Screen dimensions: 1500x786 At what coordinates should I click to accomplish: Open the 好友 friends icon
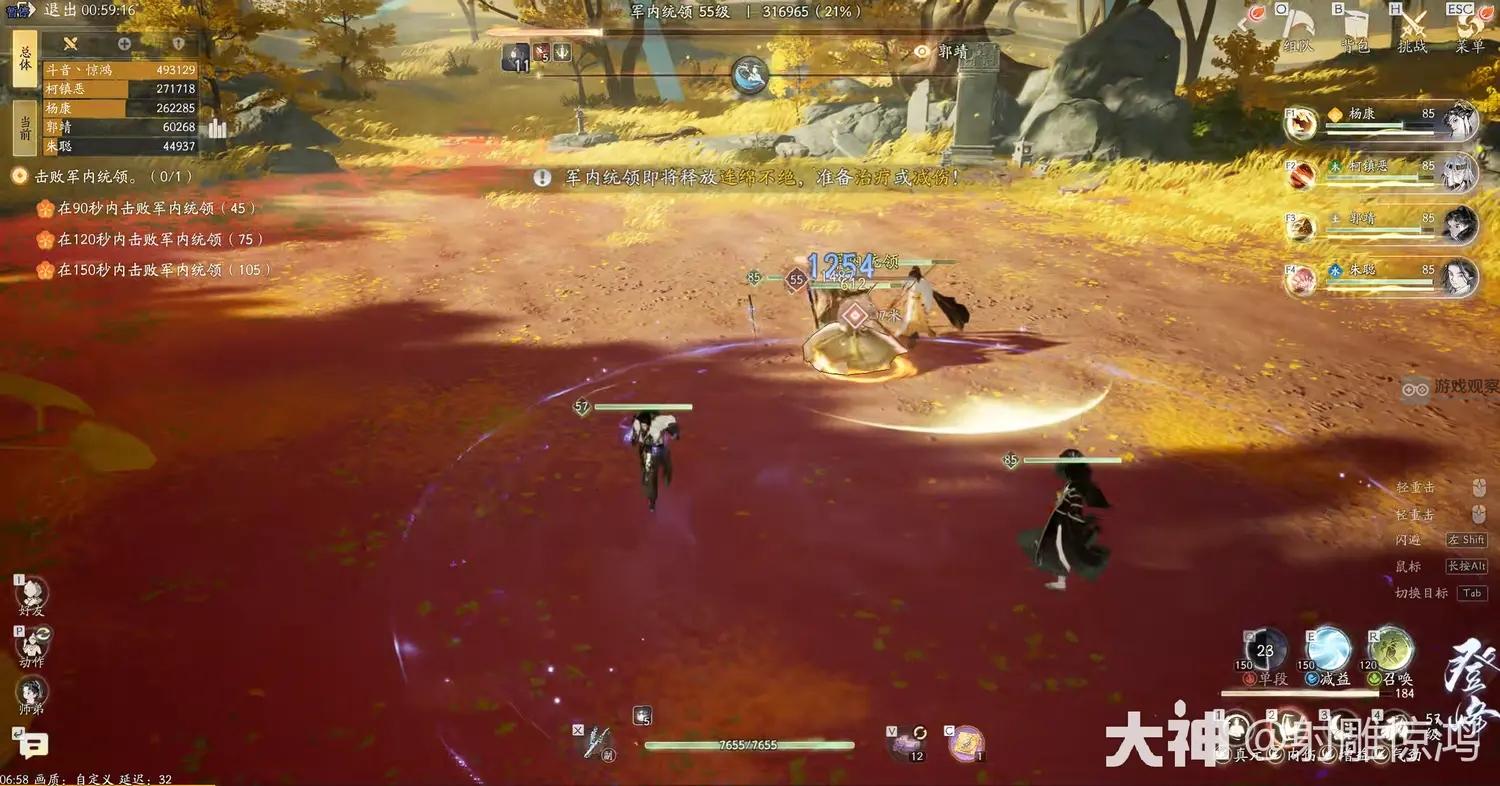click(x=32, y=592)
